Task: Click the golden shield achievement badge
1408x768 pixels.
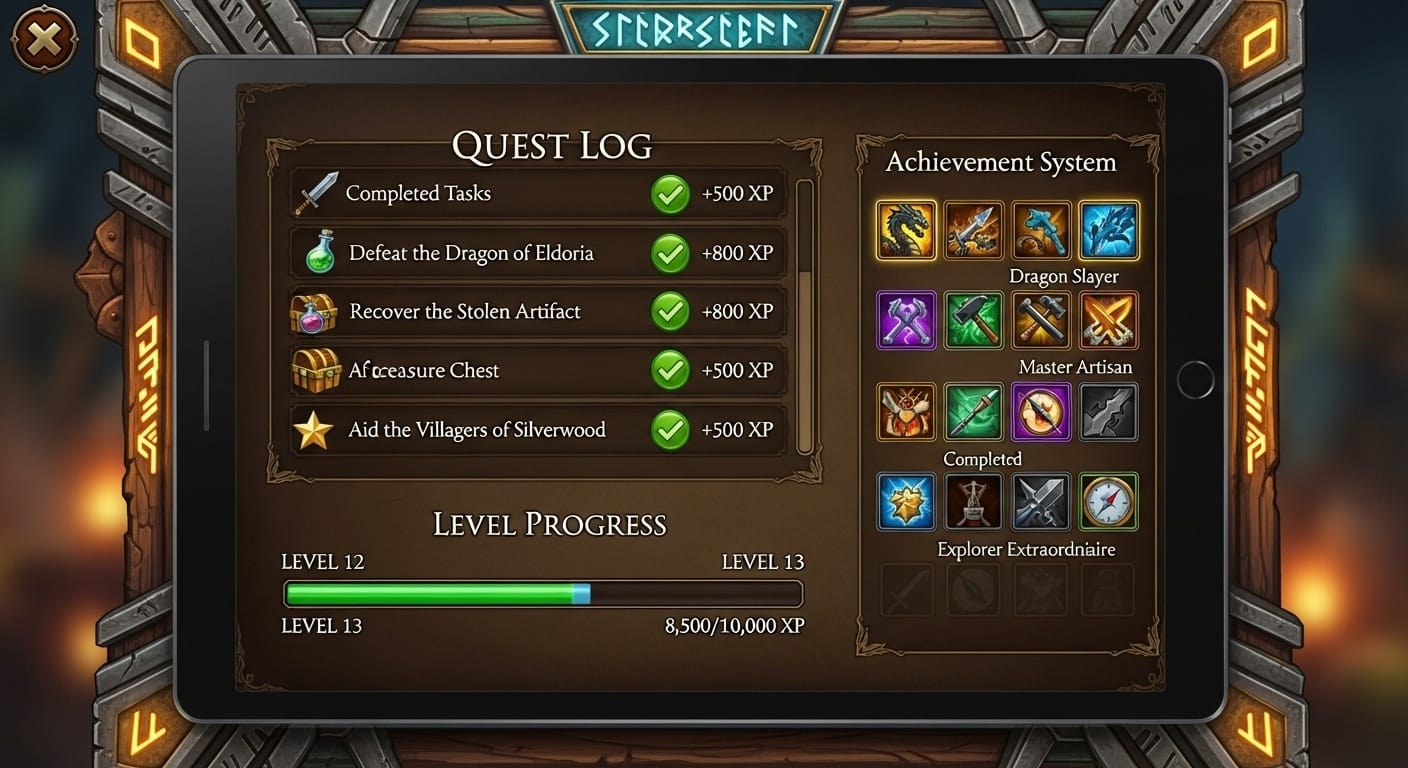Action: pyautogui.click(x=905, y=502)
